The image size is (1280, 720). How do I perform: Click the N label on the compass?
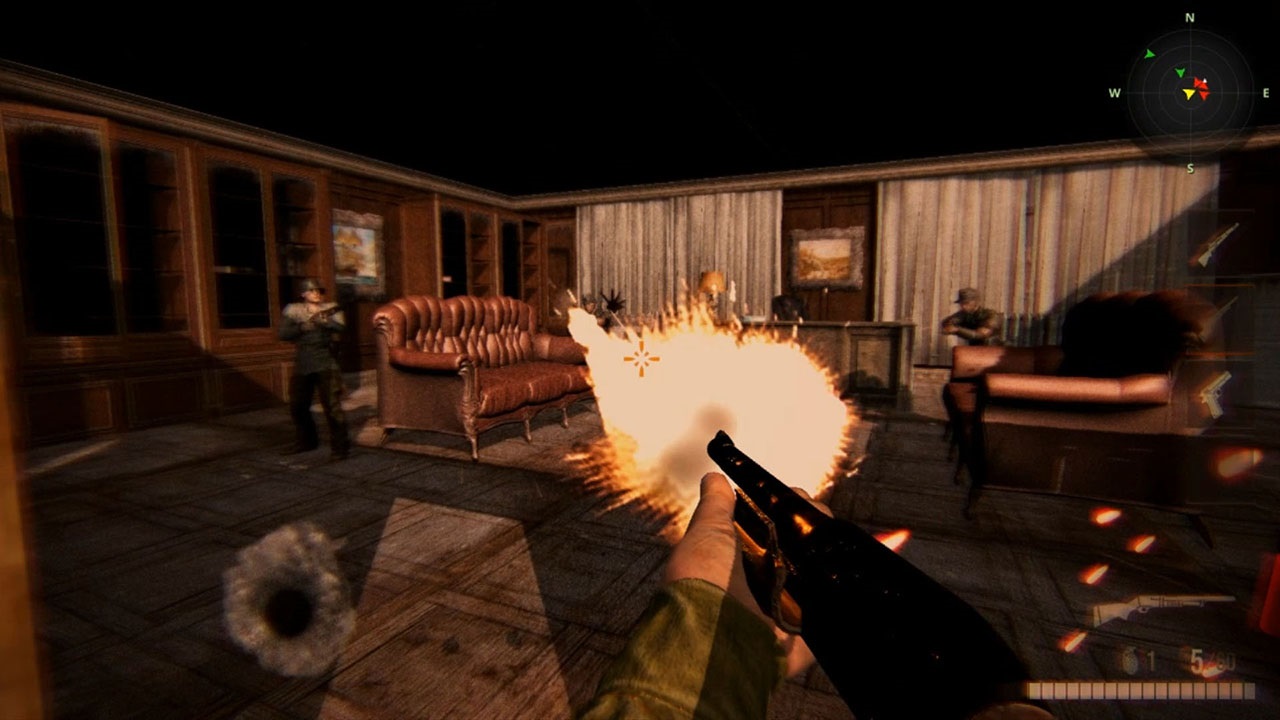coord(1189,18)
